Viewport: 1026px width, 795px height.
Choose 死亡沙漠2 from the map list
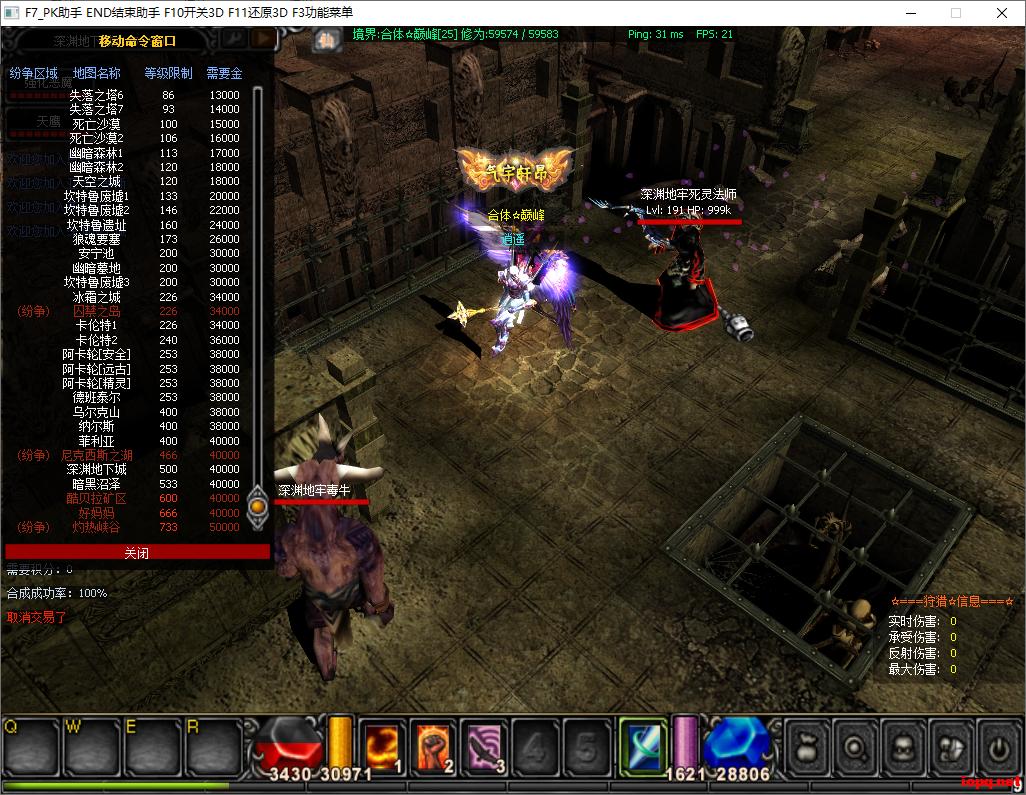tap(97, 138)
